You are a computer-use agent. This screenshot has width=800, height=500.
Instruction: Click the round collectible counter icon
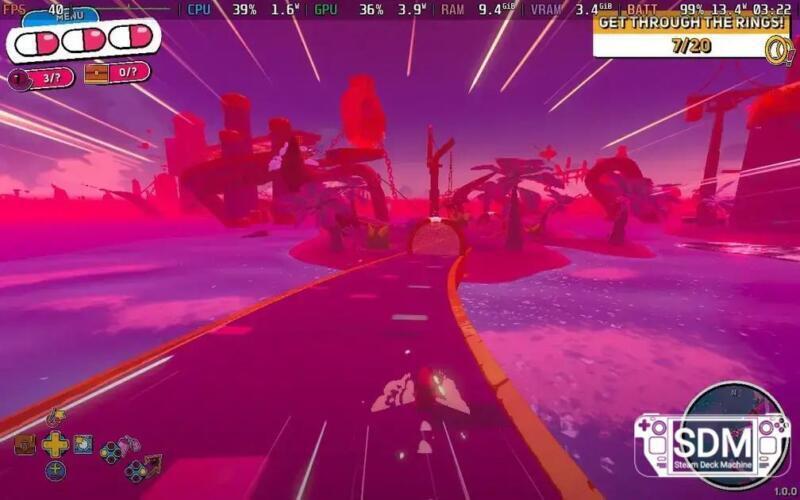pyautogui.click(x=20, y=79)
